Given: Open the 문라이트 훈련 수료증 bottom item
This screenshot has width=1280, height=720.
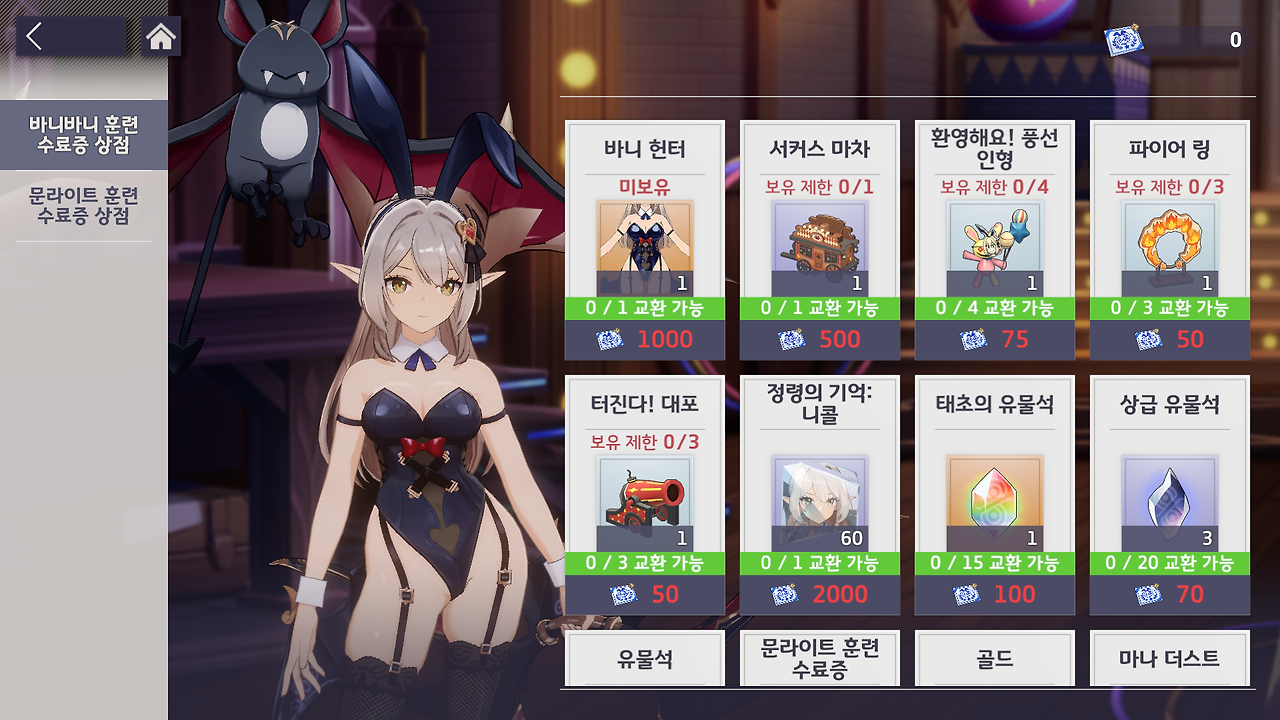Looking at the screenshot, I should 819,659.
